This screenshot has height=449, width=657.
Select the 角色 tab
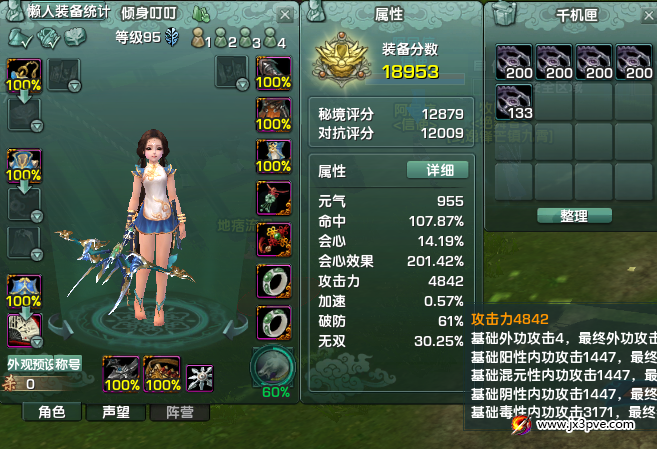51,411
